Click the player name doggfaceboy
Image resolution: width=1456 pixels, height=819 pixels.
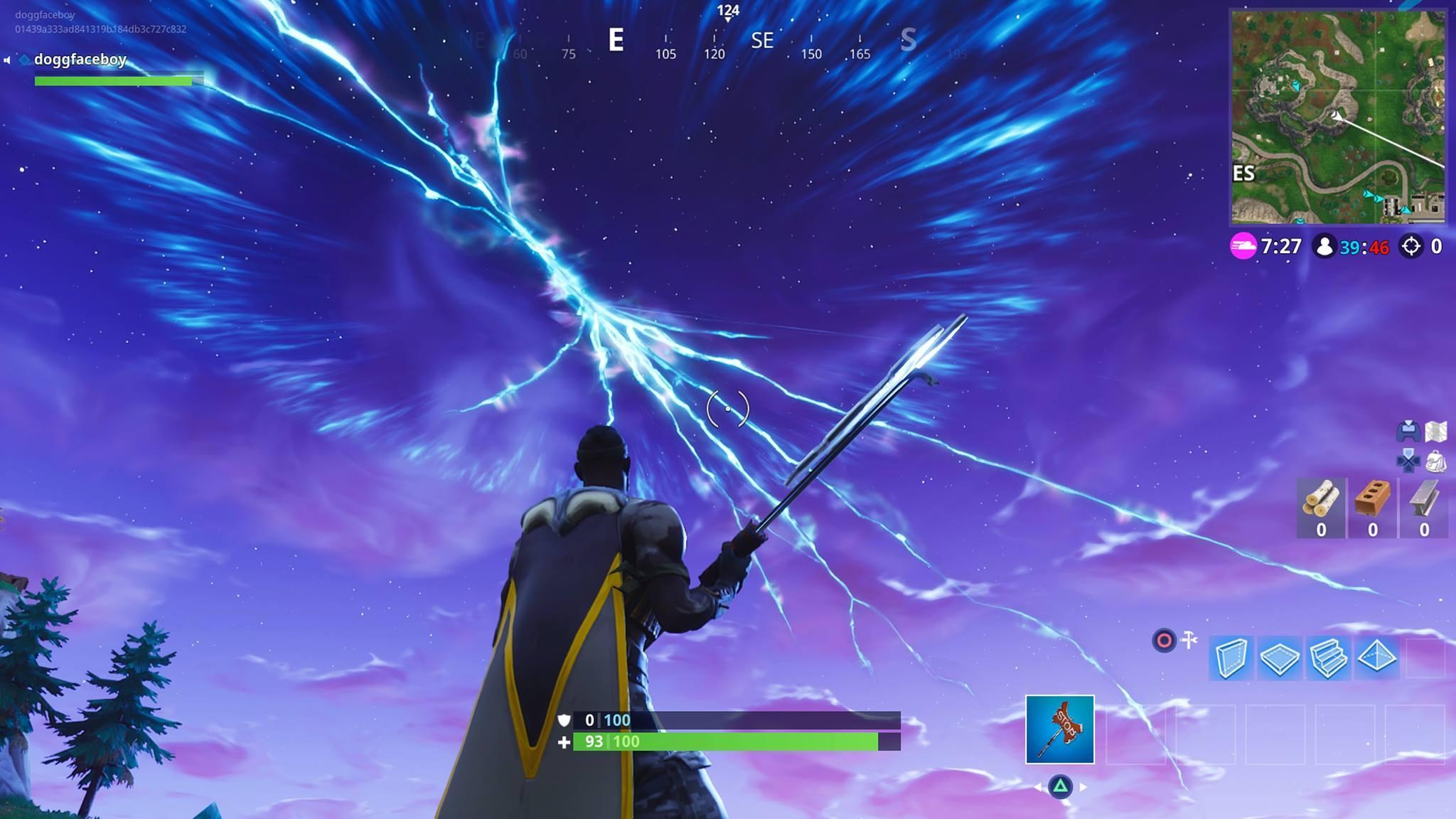pos(80,60)
